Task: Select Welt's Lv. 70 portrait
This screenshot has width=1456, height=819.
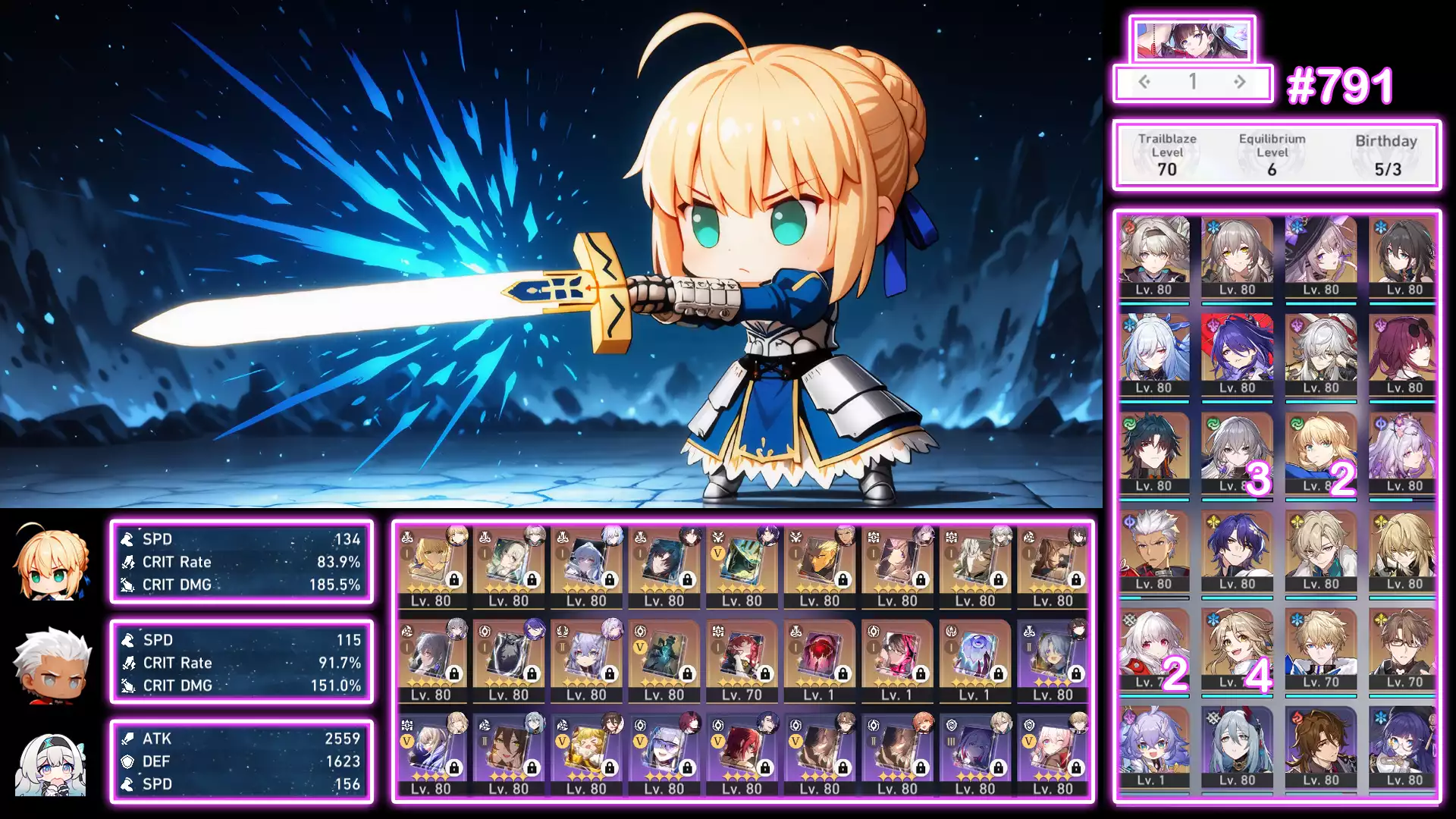Action: (1404, 649)
